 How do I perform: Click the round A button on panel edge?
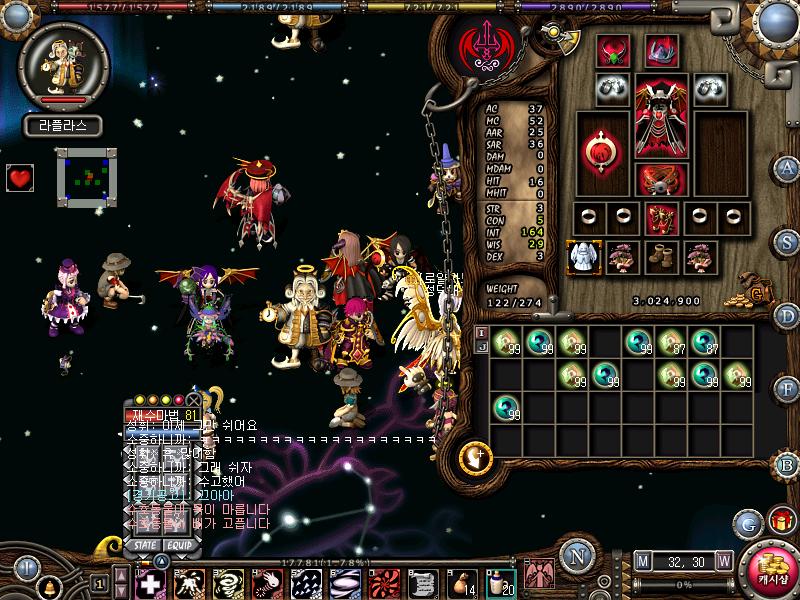787,167
